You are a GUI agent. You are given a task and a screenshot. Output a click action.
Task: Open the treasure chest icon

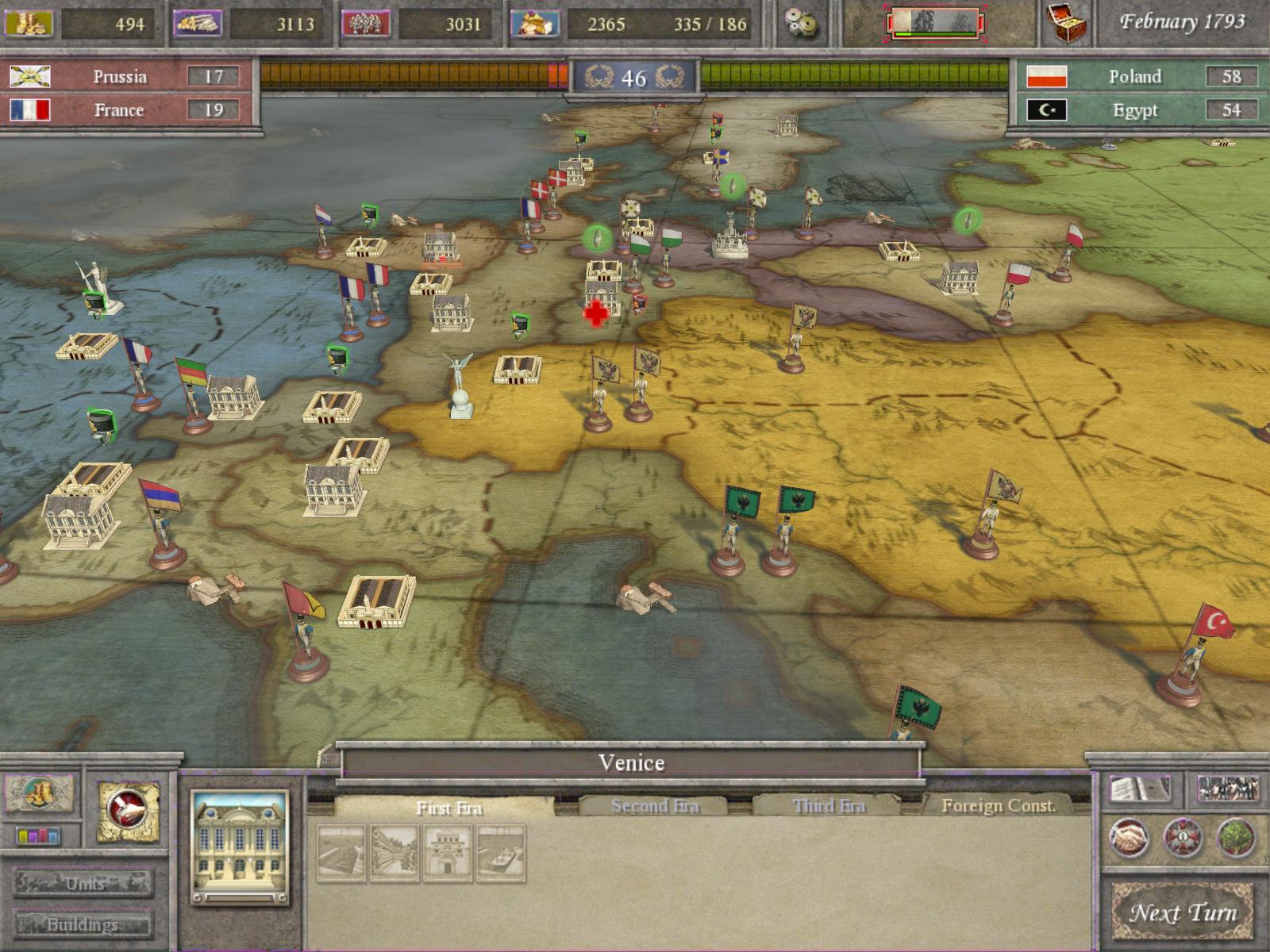[x=1067, y=22]
